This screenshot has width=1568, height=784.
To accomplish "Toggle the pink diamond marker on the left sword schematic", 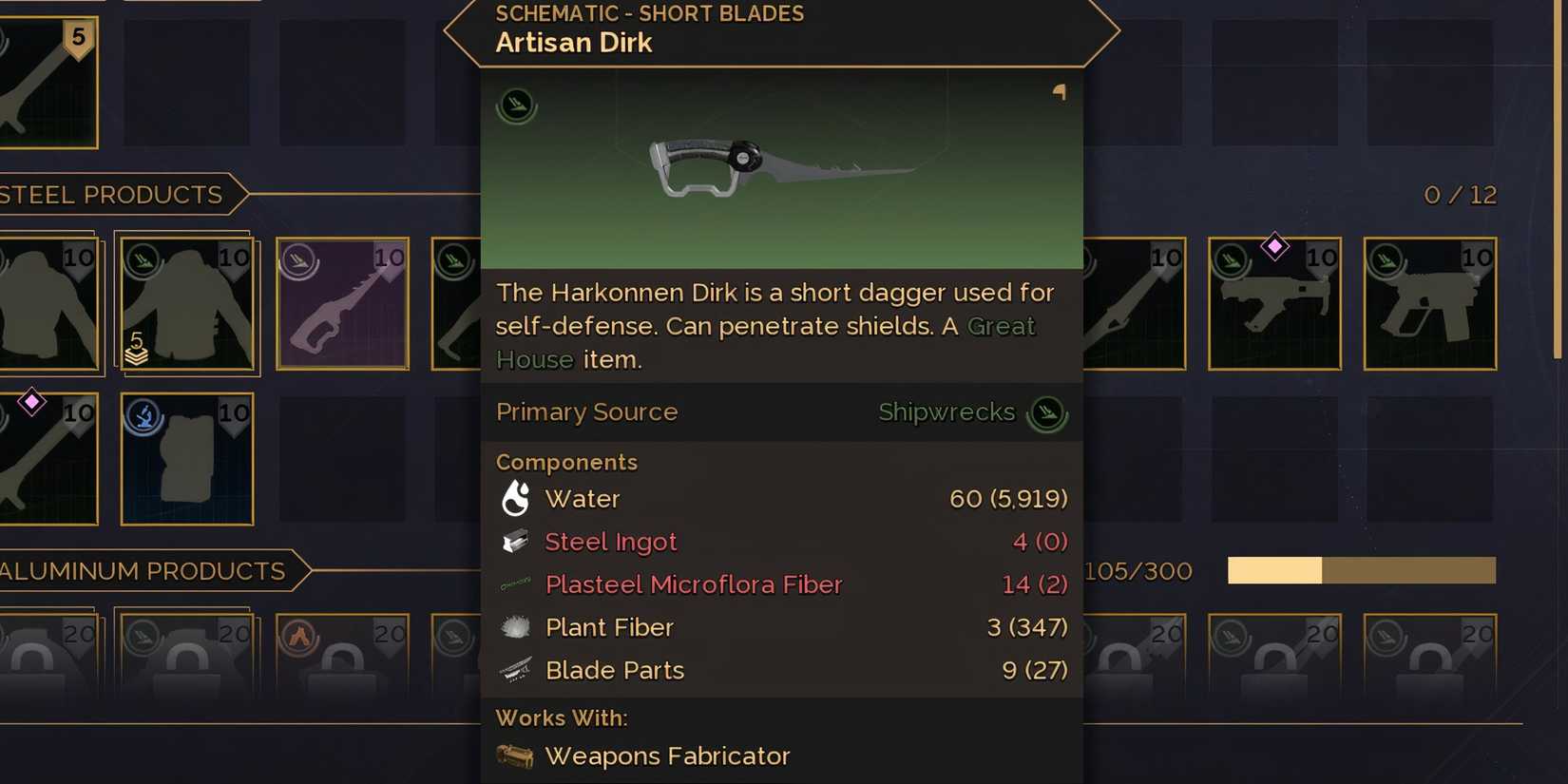I will 31,402.
